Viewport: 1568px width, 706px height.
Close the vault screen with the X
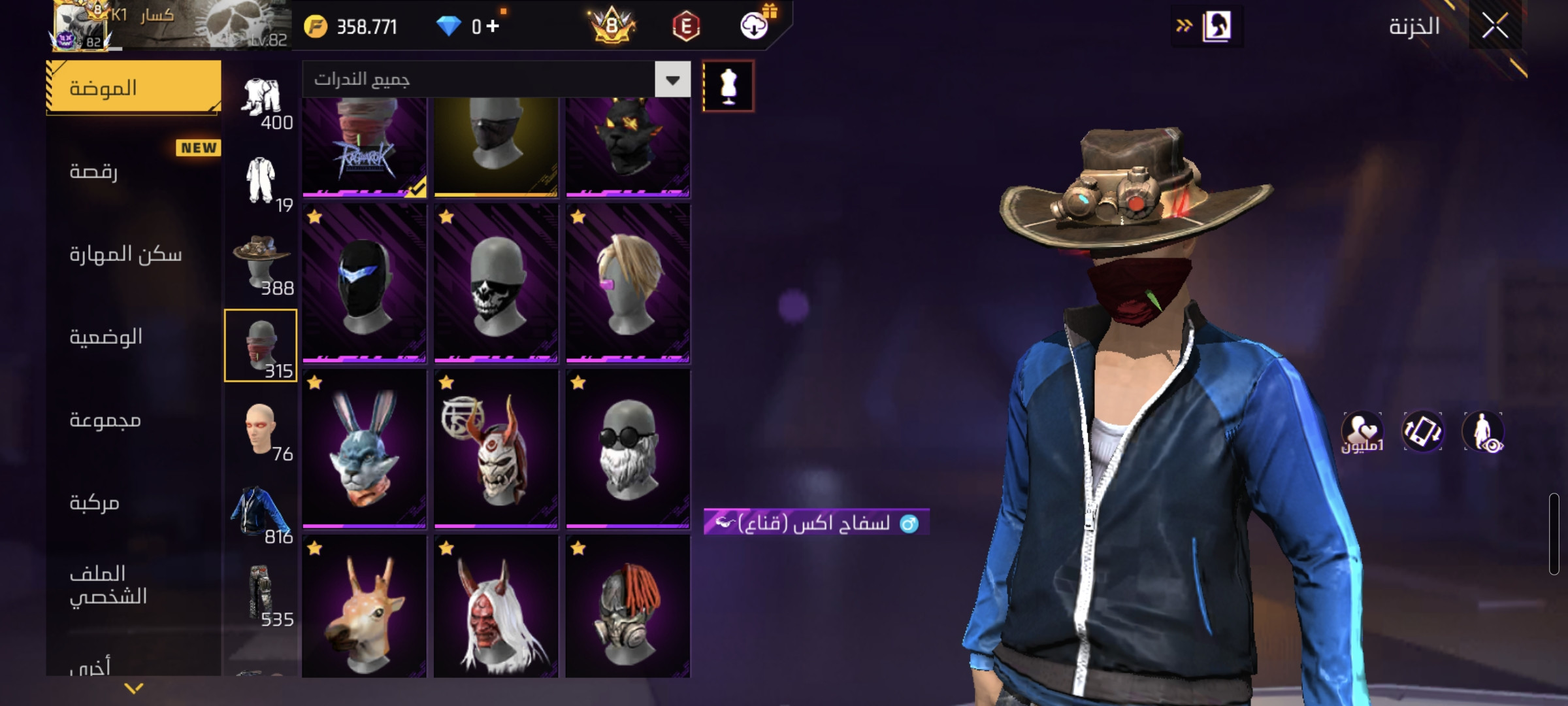pos(1495,26)
